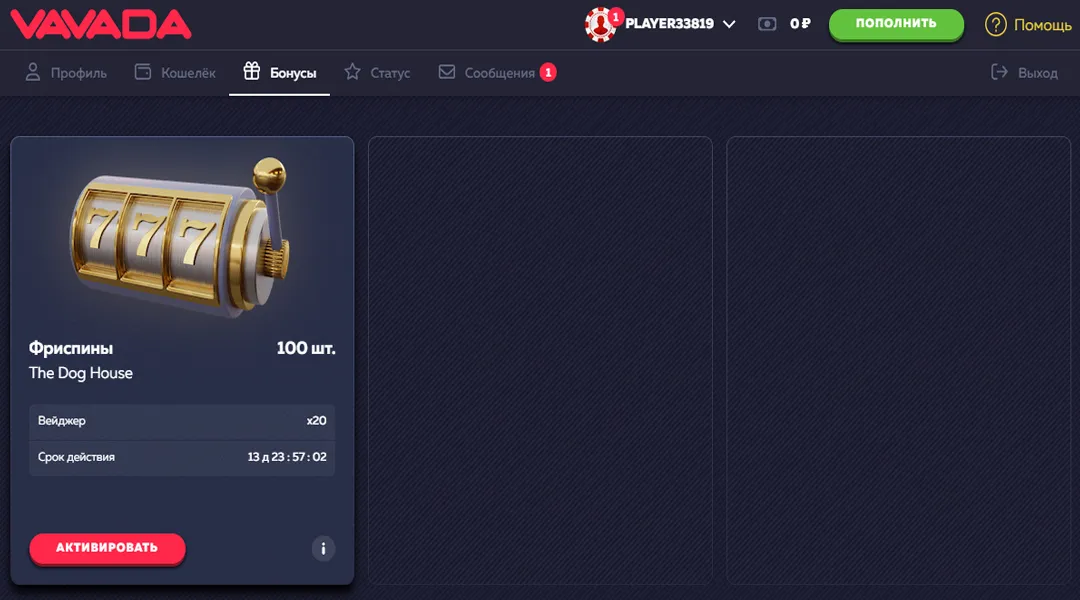The height and width of the screenshot is (600, 1080).
Task: Click the player avatar chip icon
Action: coord(601,25)
